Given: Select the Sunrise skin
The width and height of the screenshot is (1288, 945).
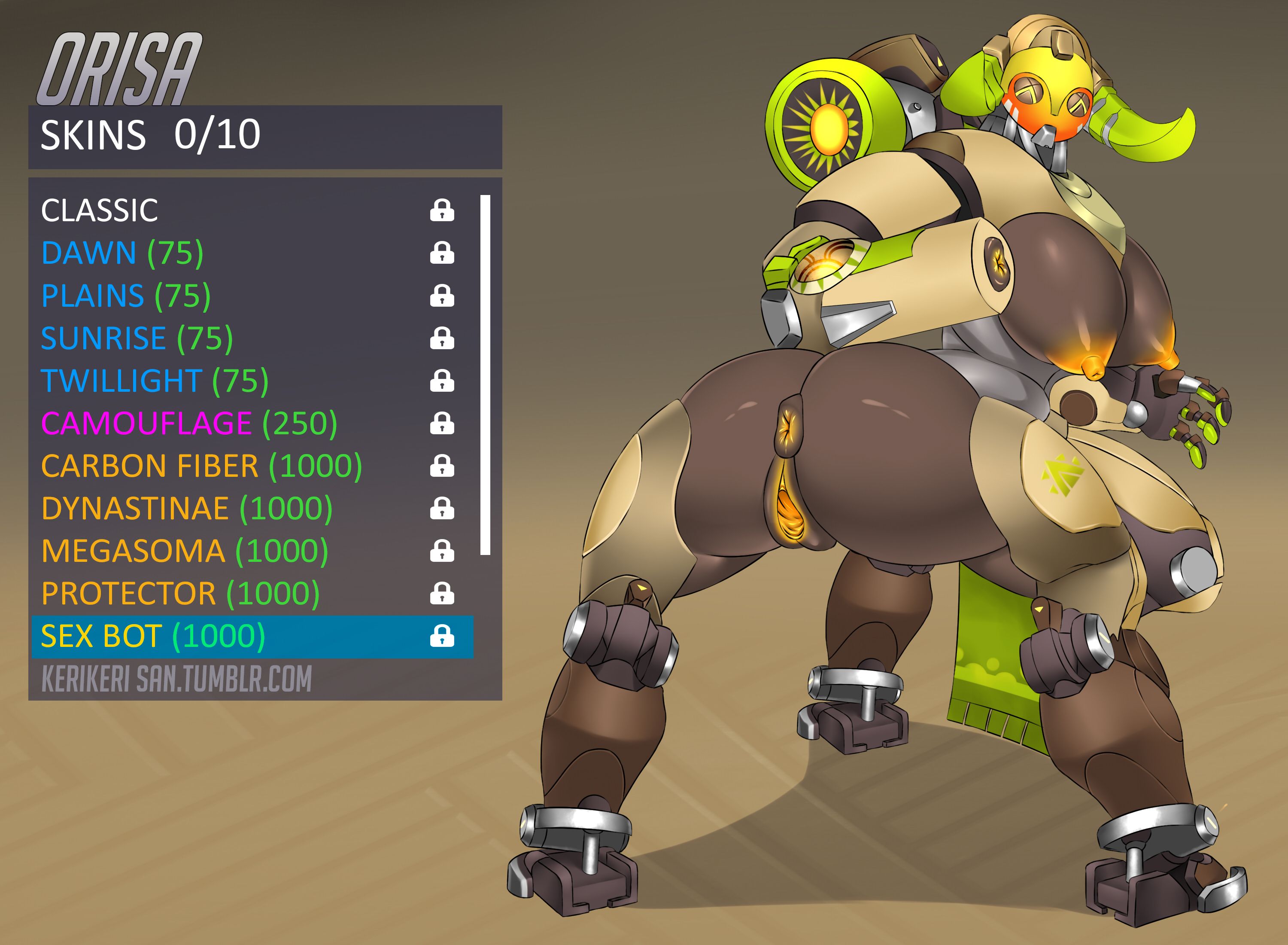Looking at the screenshot, I should coord(137,338).
